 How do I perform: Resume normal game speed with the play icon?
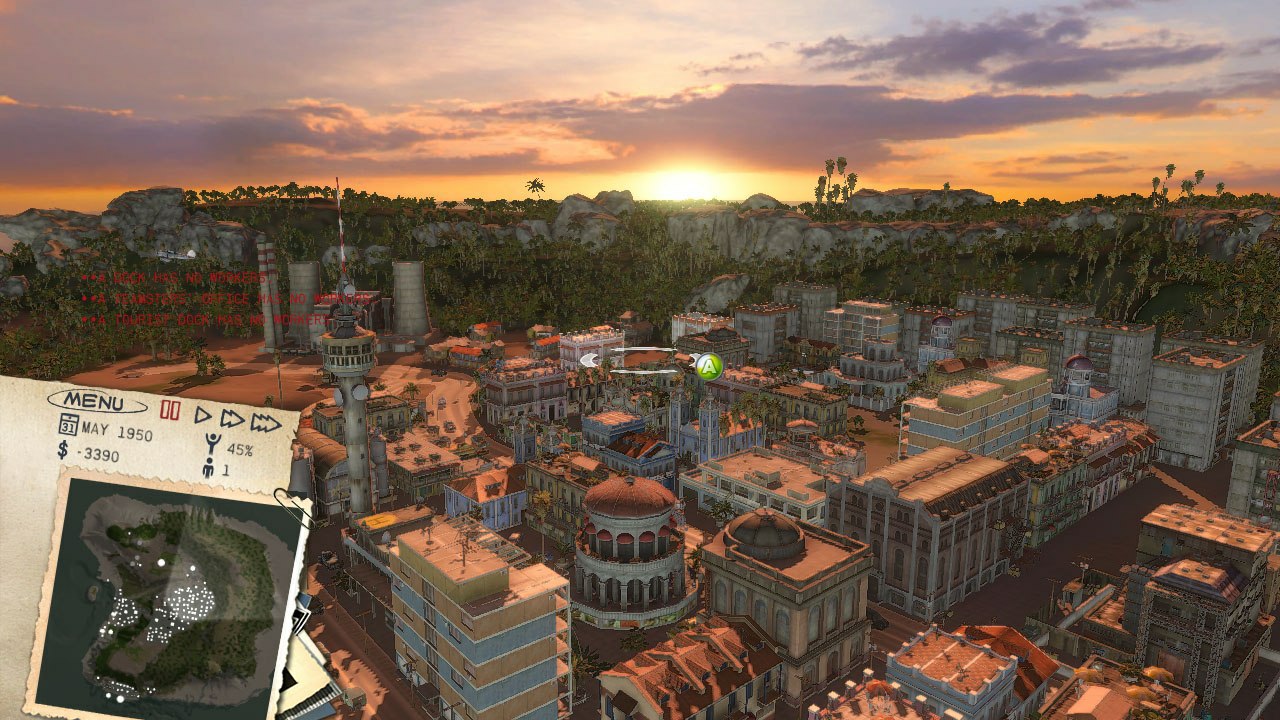pyautogui.click(x=203, y=417)
